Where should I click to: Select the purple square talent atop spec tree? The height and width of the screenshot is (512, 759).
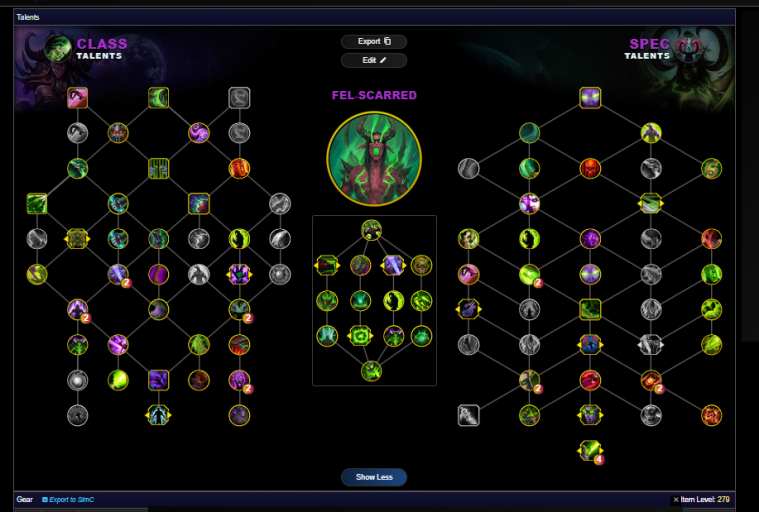590,97
